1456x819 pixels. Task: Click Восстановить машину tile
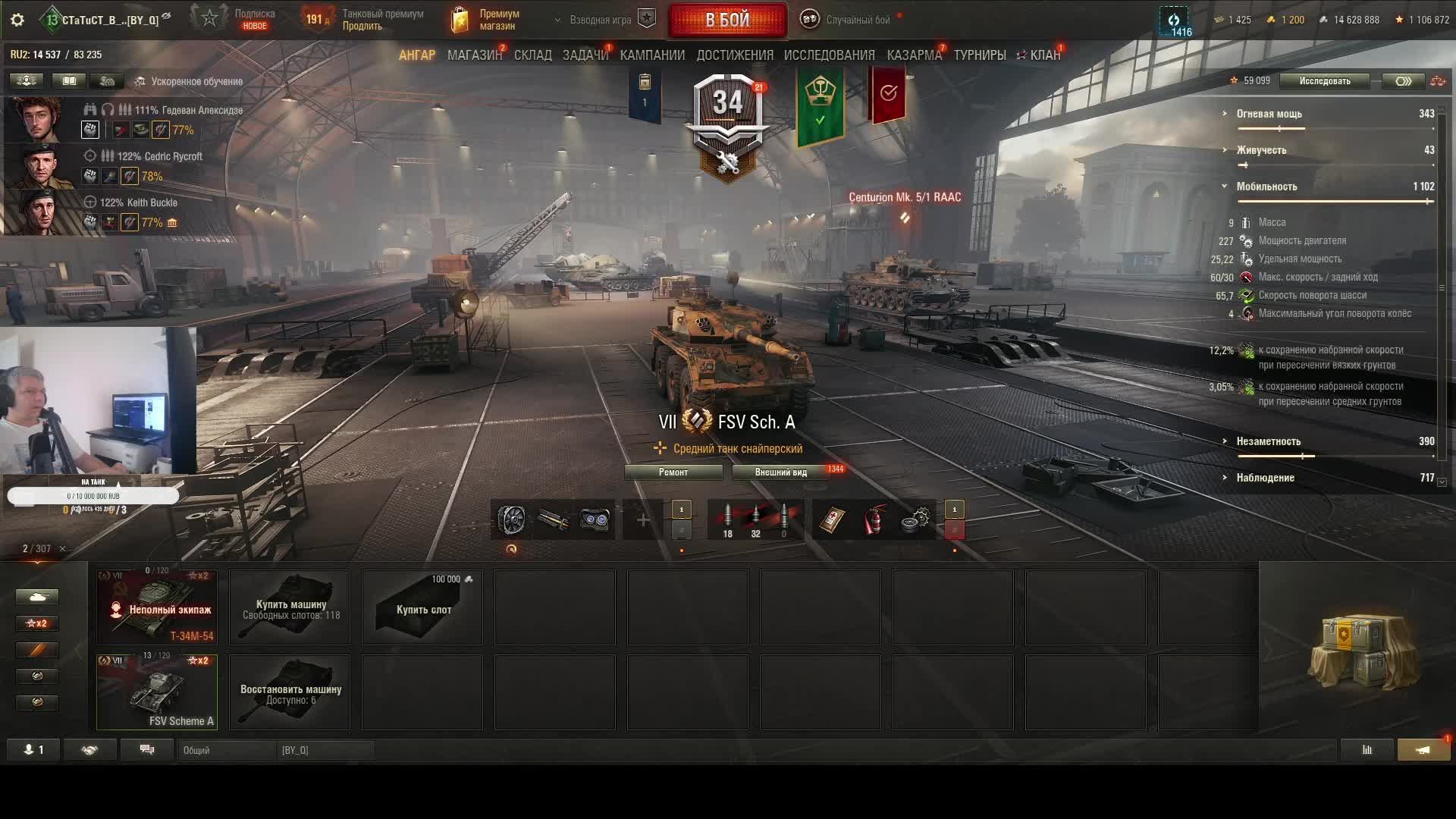point(290,692)
